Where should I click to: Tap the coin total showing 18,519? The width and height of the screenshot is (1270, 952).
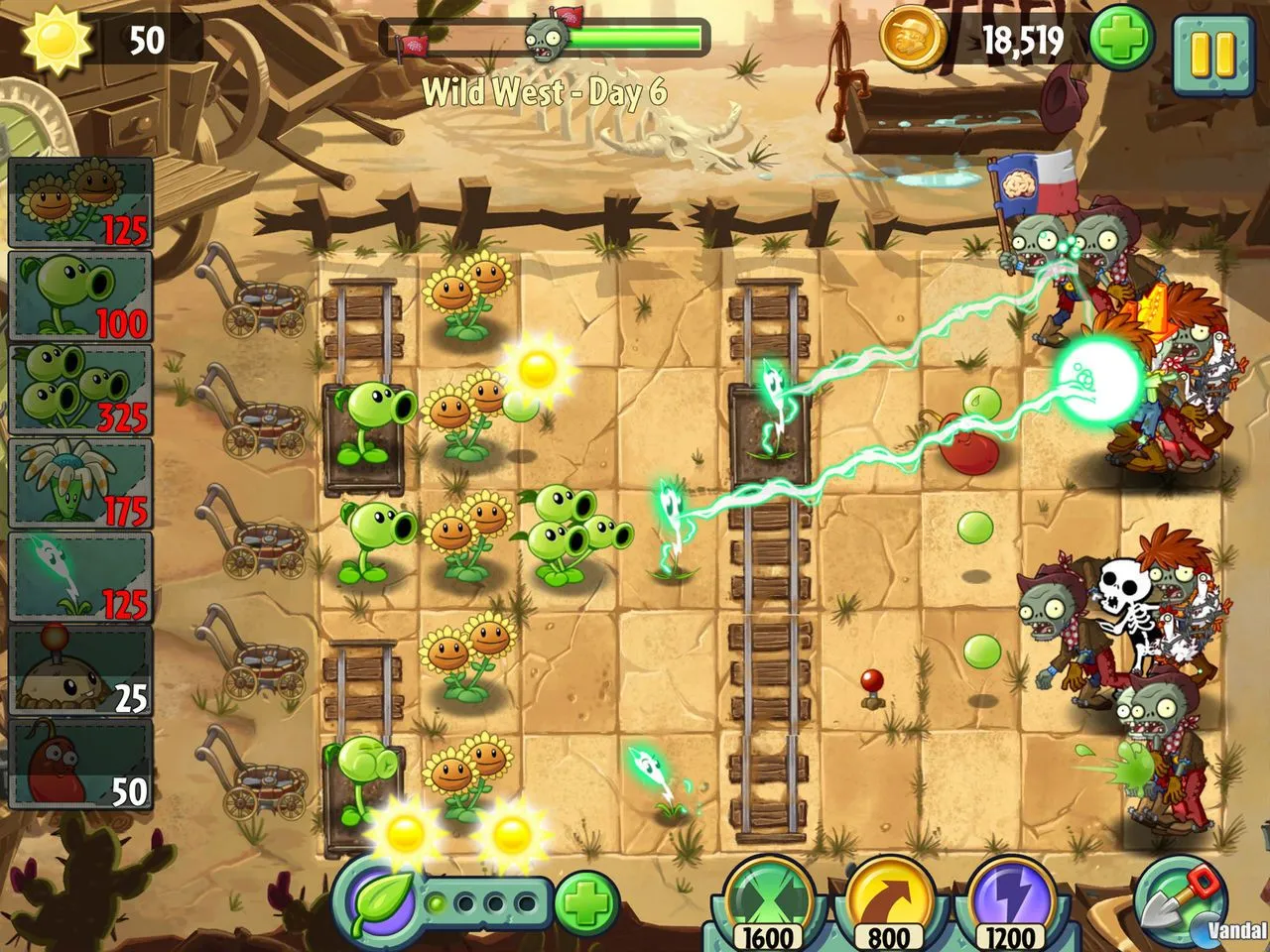pyautogui.click(x=1022, y=42)
